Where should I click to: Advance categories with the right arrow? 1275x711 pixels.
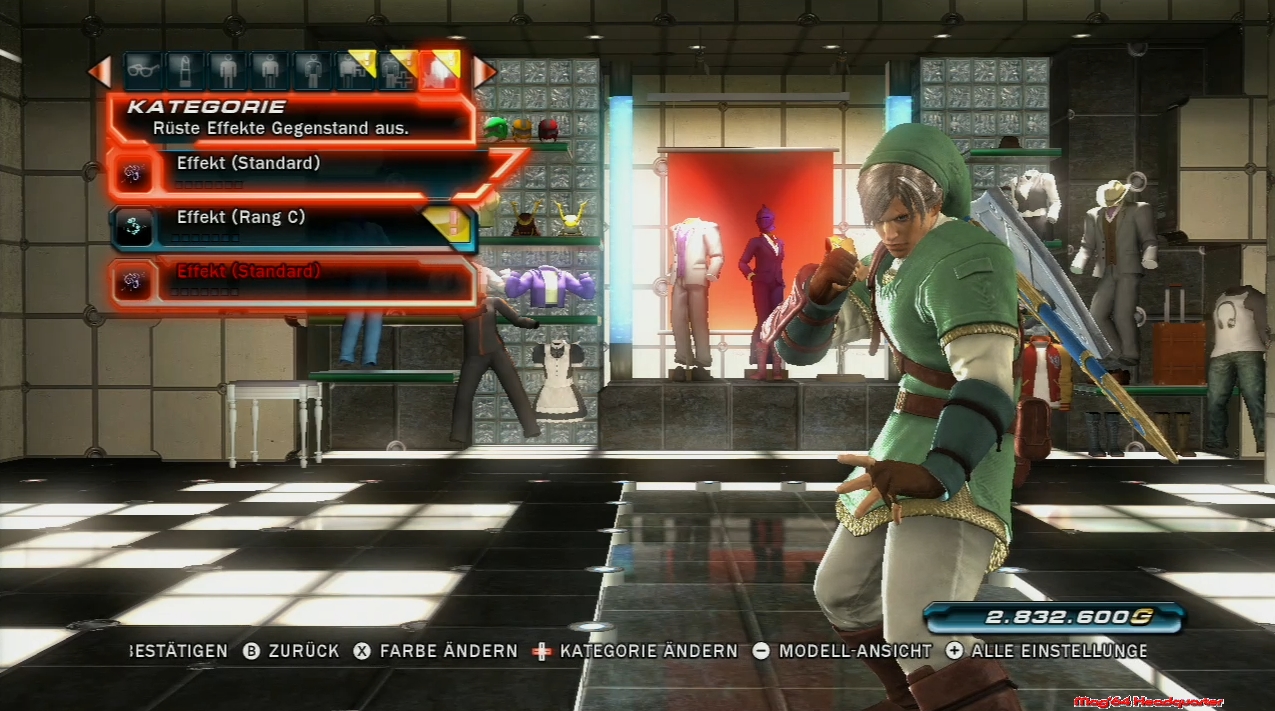(484, 71)
